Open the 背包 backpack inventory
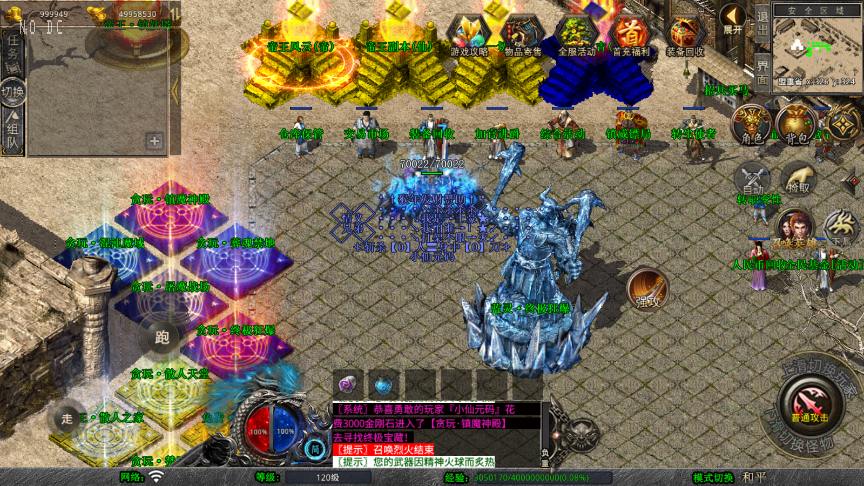This screenshot has width=864, height=486. tap(795, 123)
